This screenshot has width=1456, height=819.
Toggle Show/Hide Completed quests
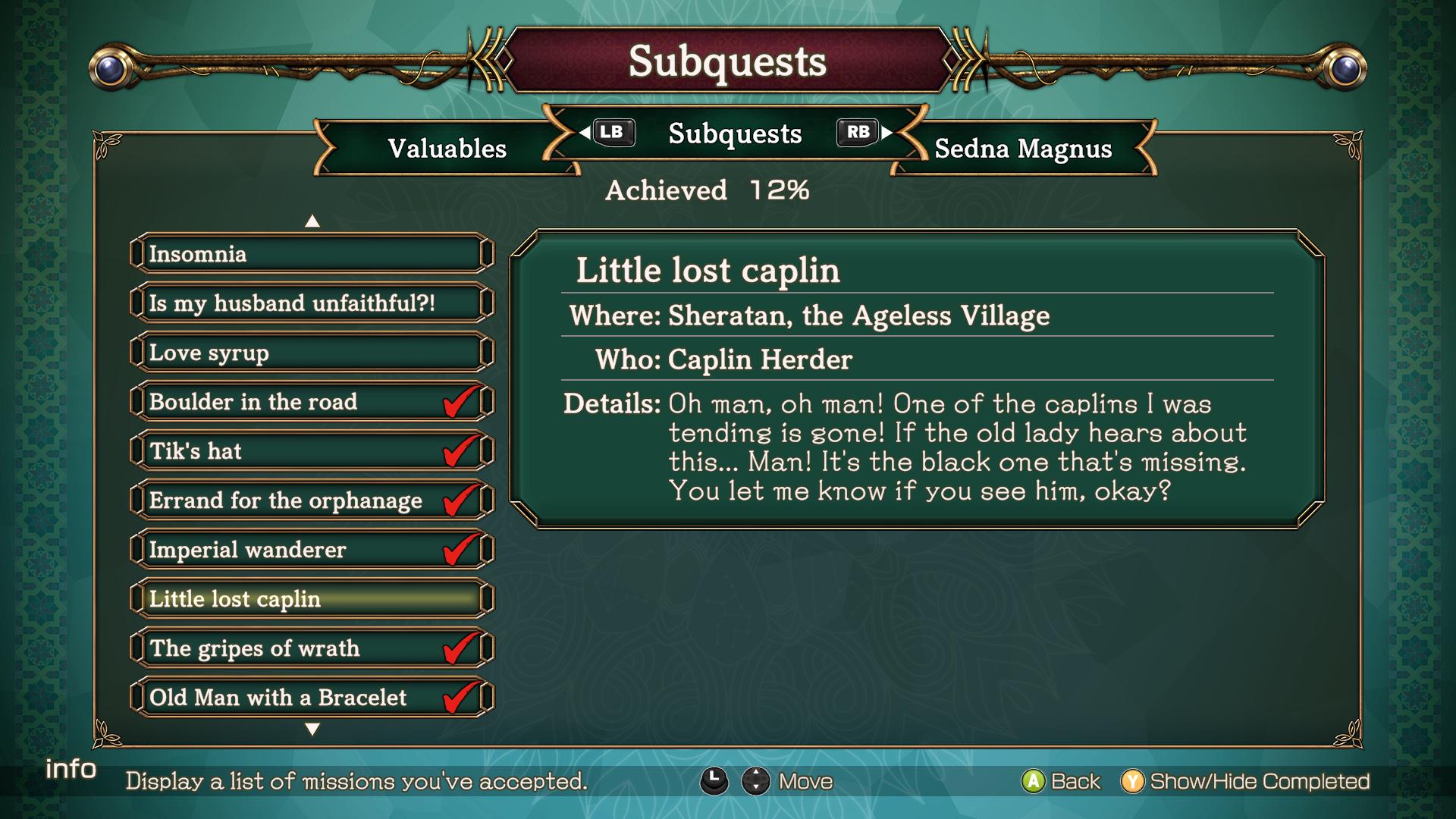pos(1246,781)
